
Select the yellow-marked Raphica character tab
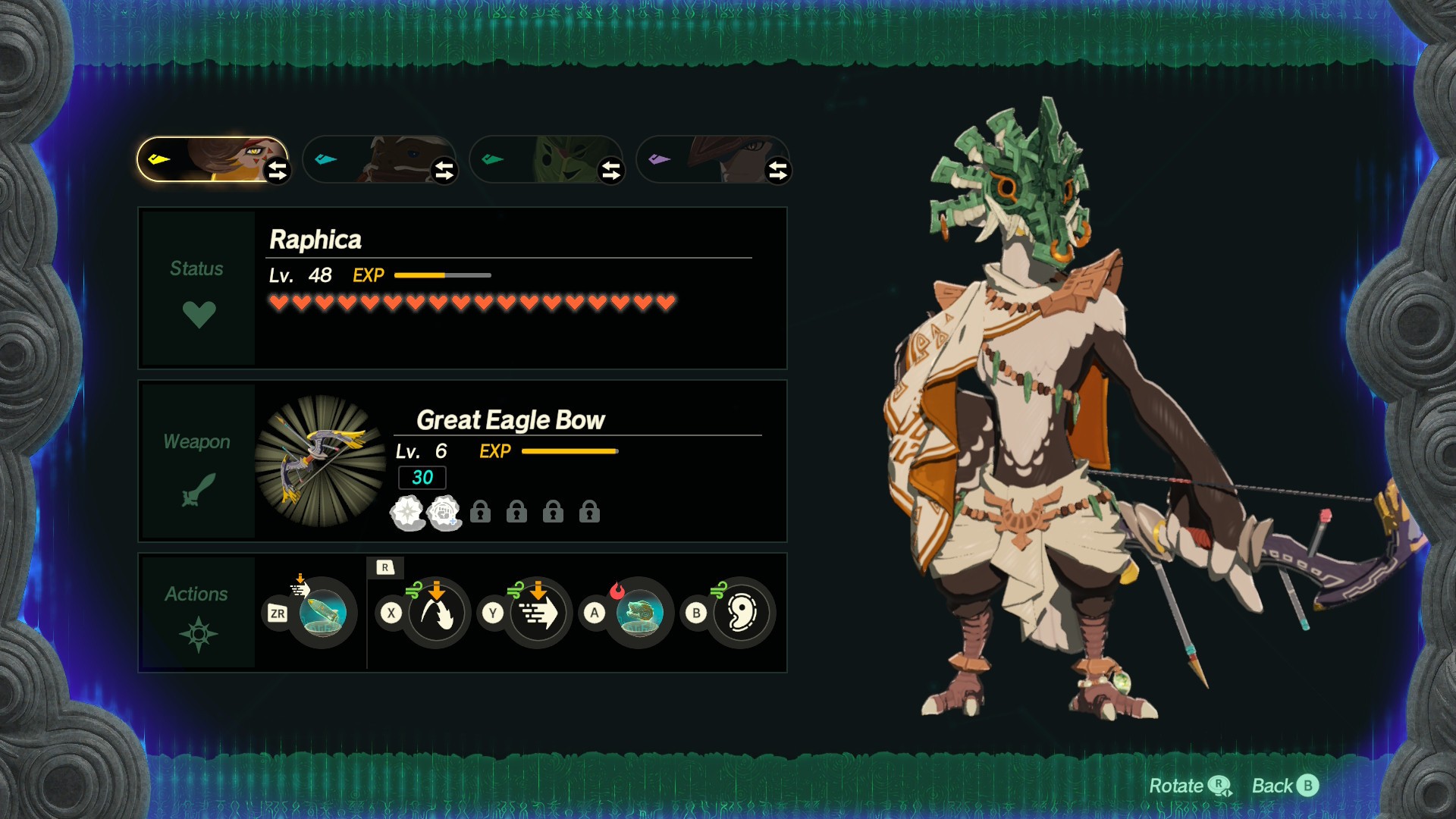(x=205, y=159)
